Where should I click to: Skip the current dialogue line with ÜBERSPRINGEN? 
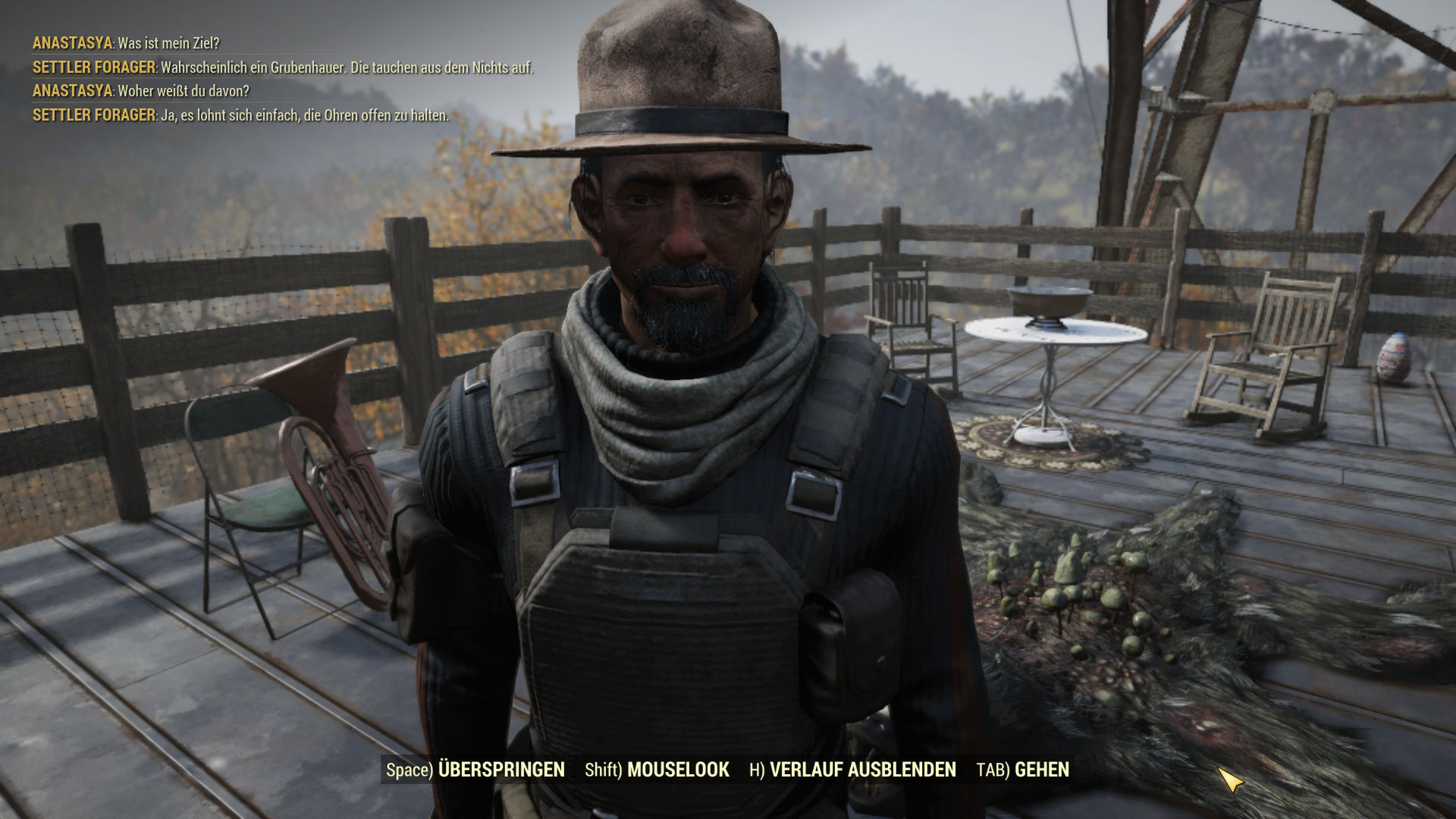coord(475,770)
